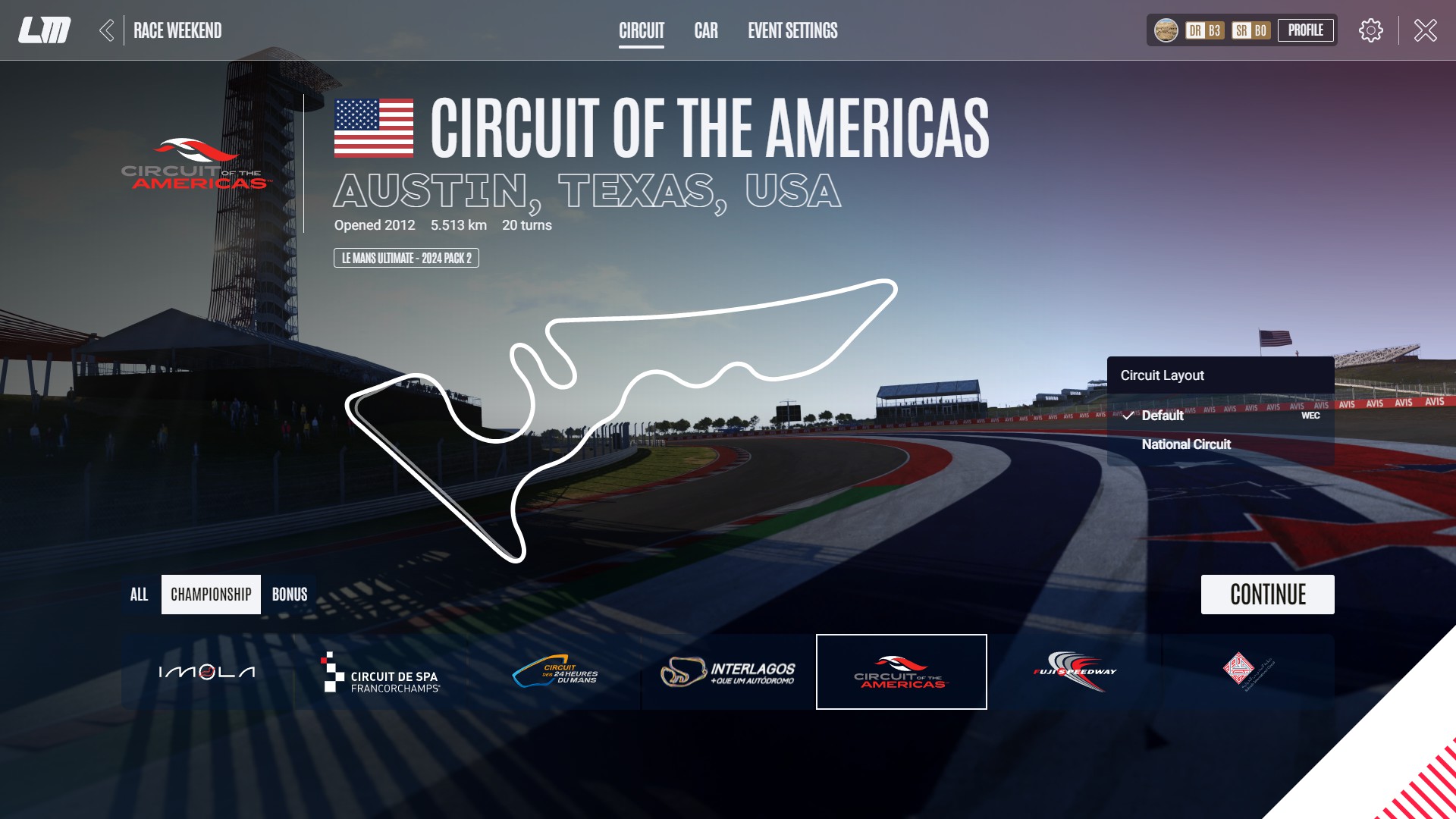Pick the Bahrain International Circuit logo
The height and width of the screenshot is (819, 1456).
1249,672
